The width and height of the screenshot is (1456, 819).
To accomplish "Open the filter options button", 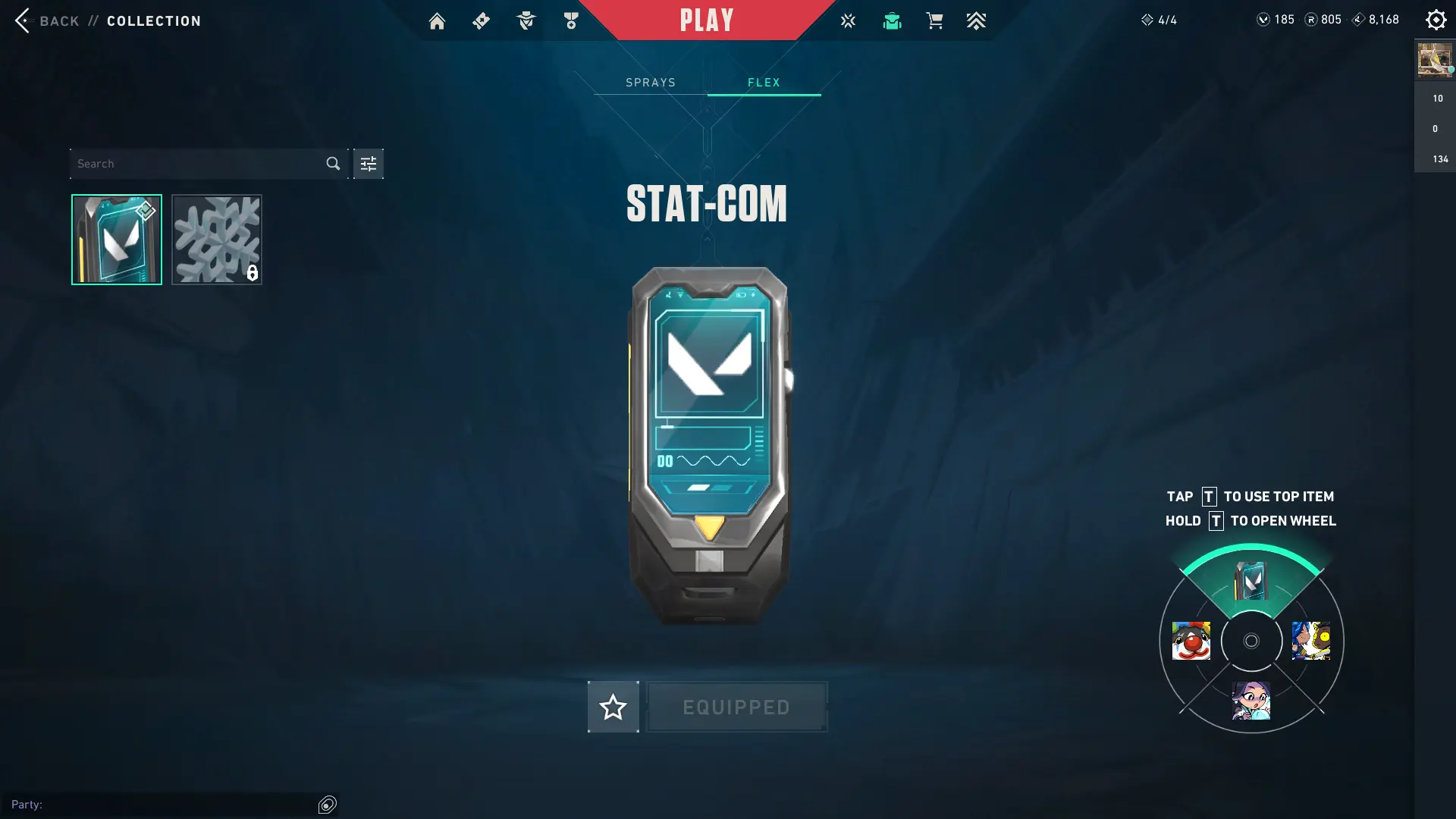I will click(369, 164).
